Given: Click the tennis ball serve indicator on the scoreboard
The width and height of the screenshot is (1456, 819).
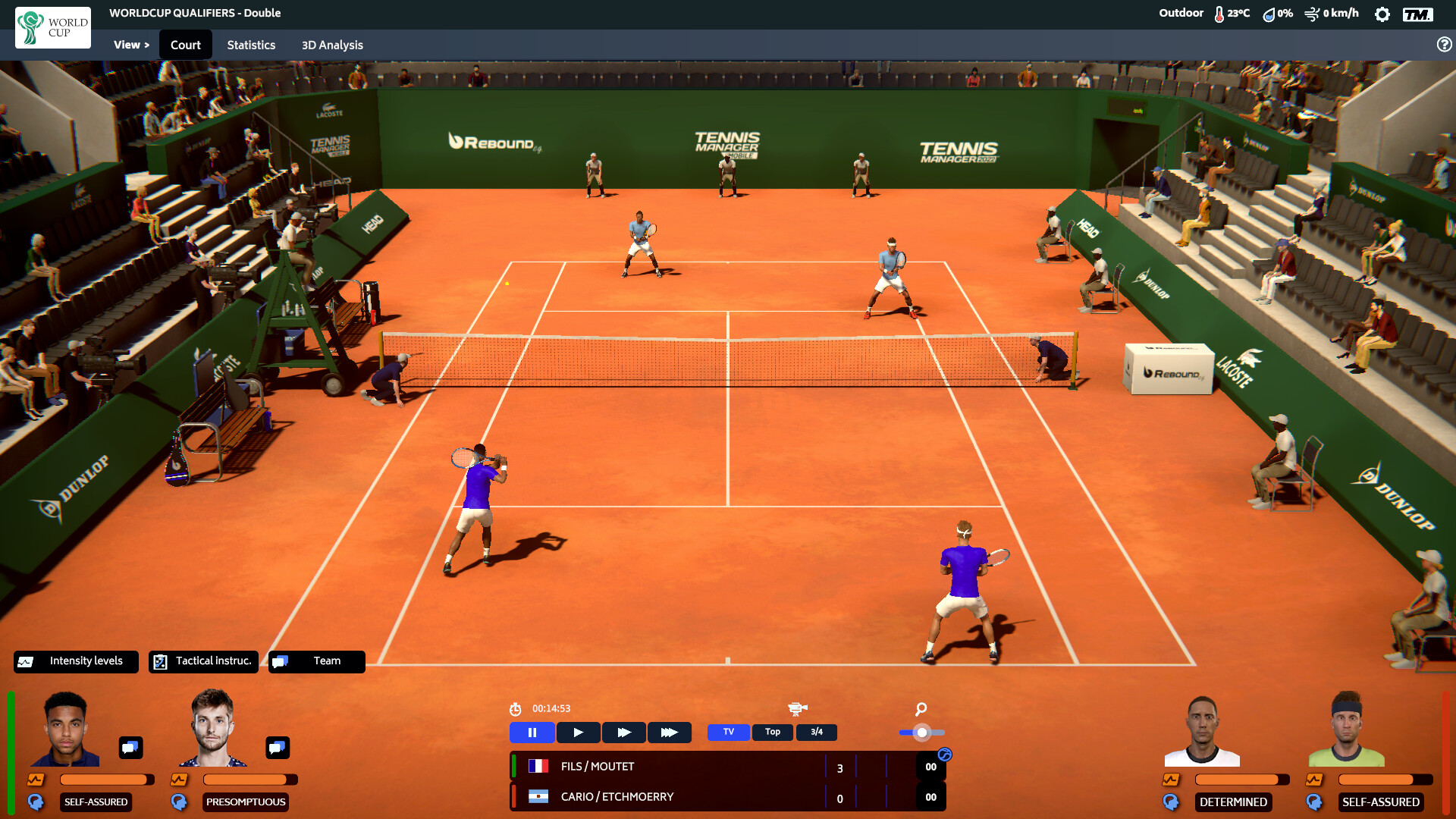Looking at the screenshot, I should point(944,753).
